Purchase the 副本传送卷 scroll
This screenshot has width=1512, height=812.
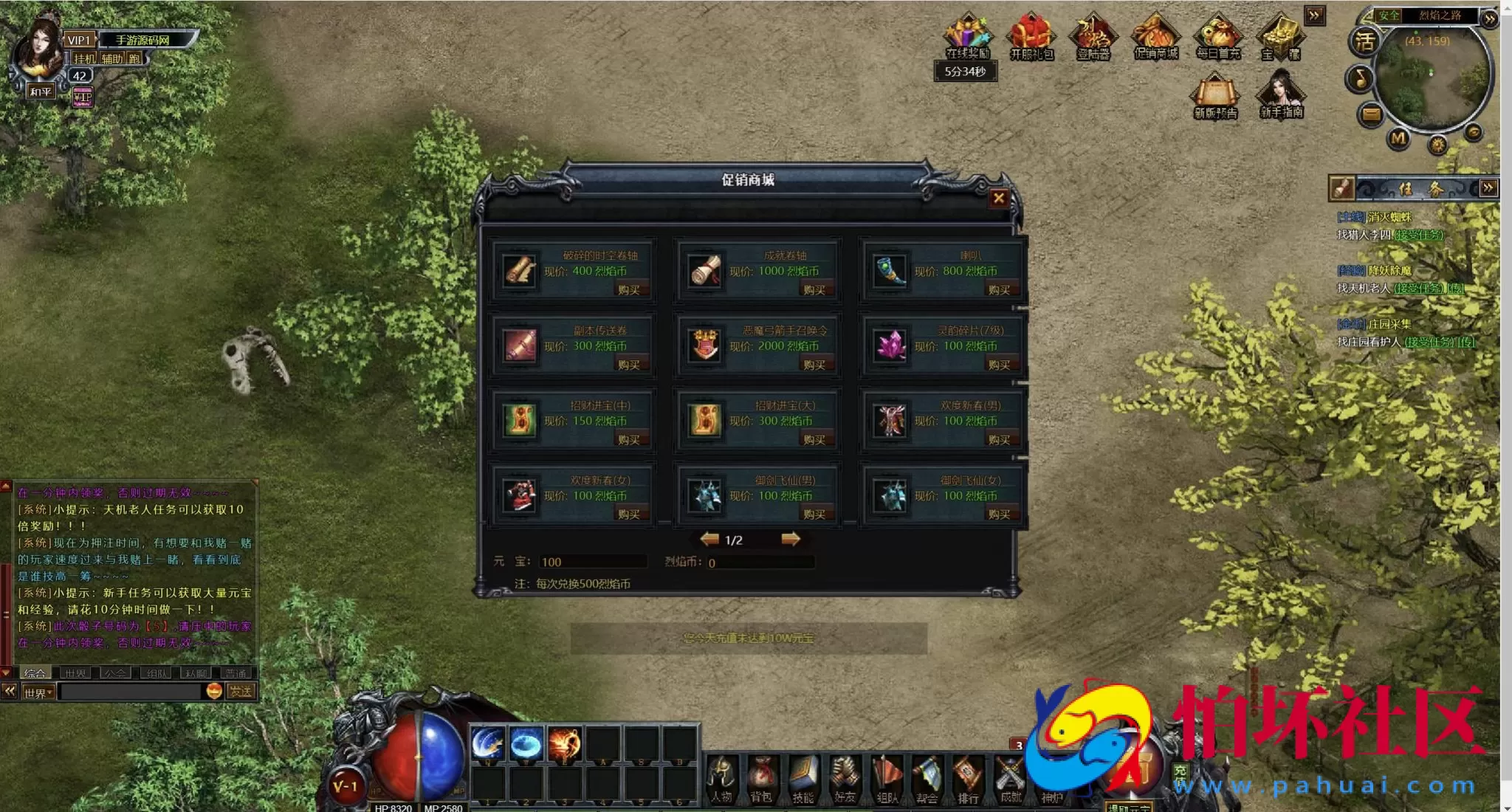click(x=628, y=365)
